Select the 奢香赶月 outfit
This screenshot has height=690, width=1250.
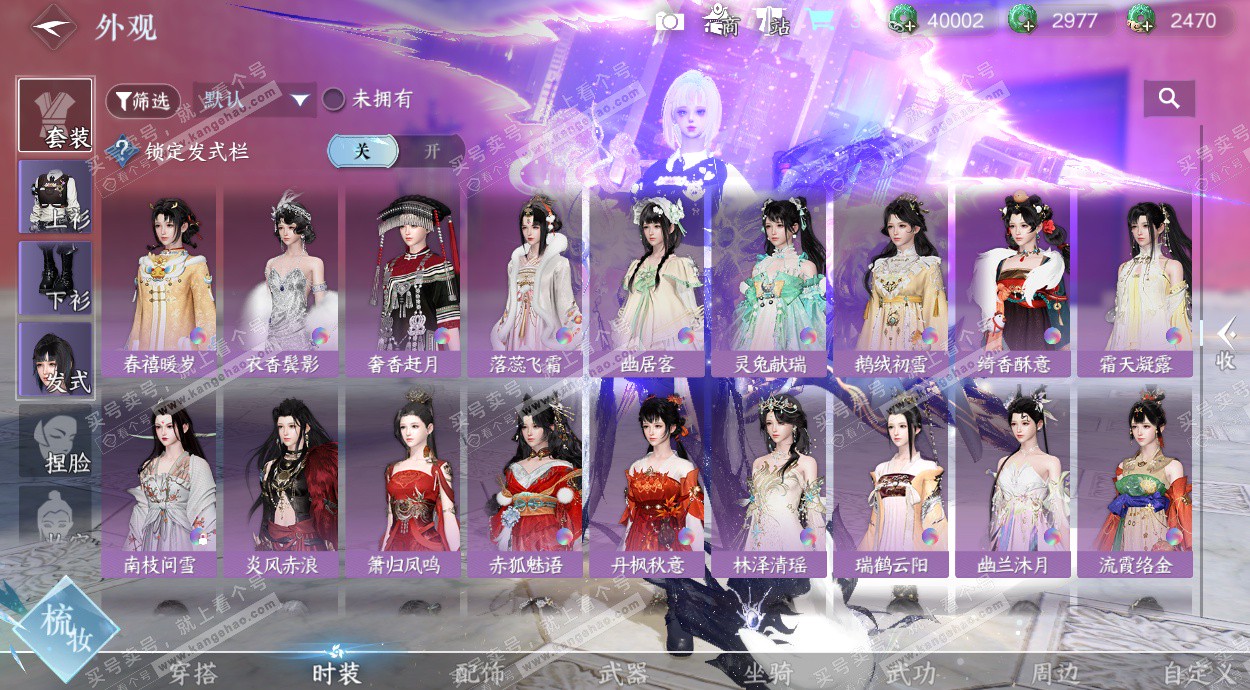tap(404, 280)
